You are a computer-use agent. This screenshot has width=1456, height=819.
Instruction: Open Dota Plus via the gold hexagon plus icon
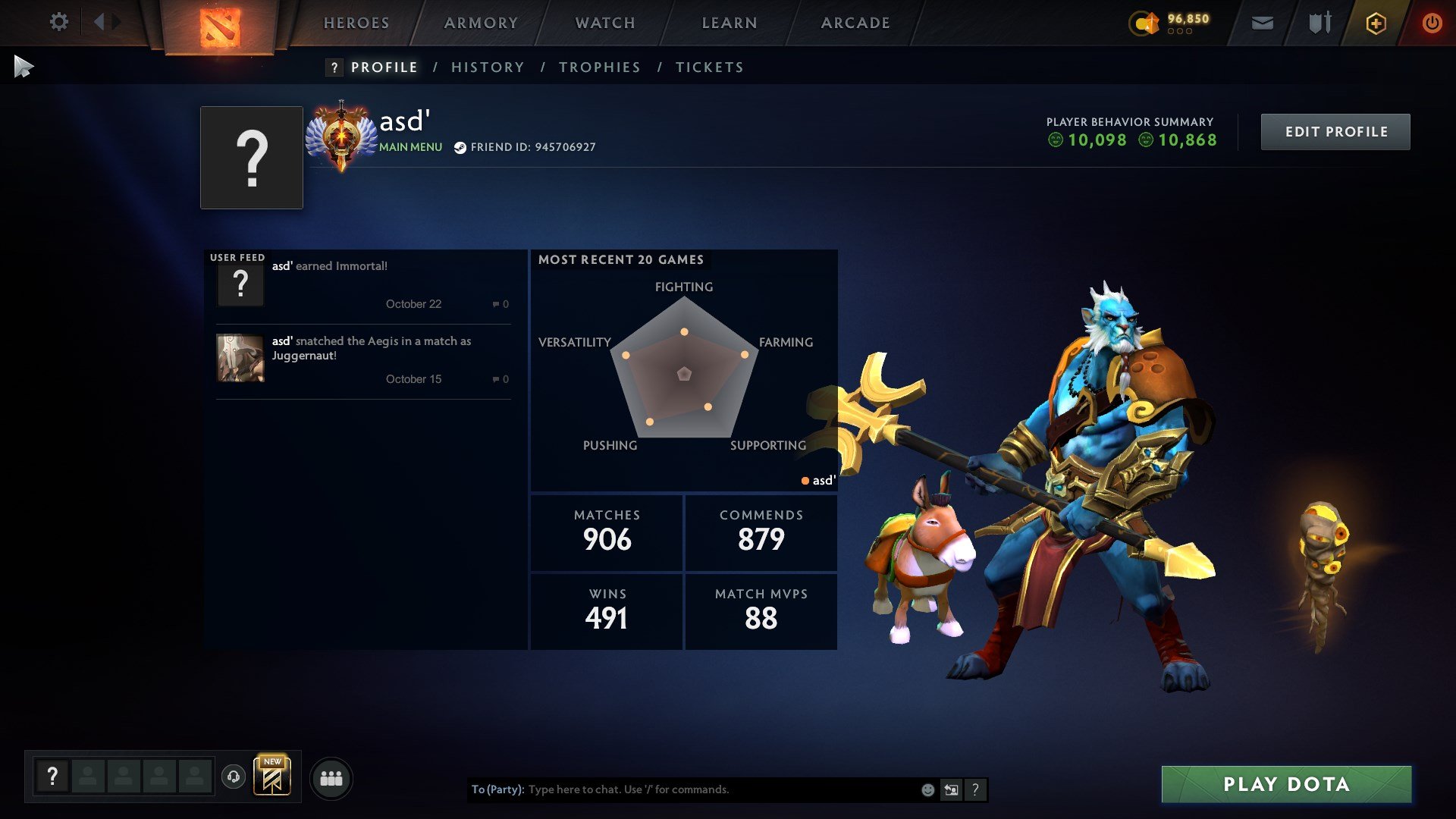[1375, 23]
